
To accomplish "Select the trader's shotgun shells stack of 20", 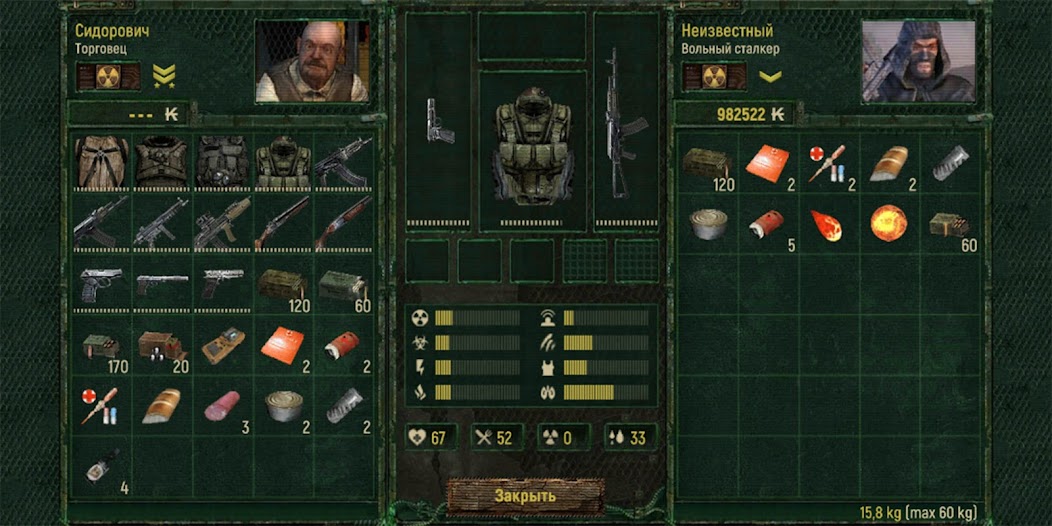I will 160,347.
